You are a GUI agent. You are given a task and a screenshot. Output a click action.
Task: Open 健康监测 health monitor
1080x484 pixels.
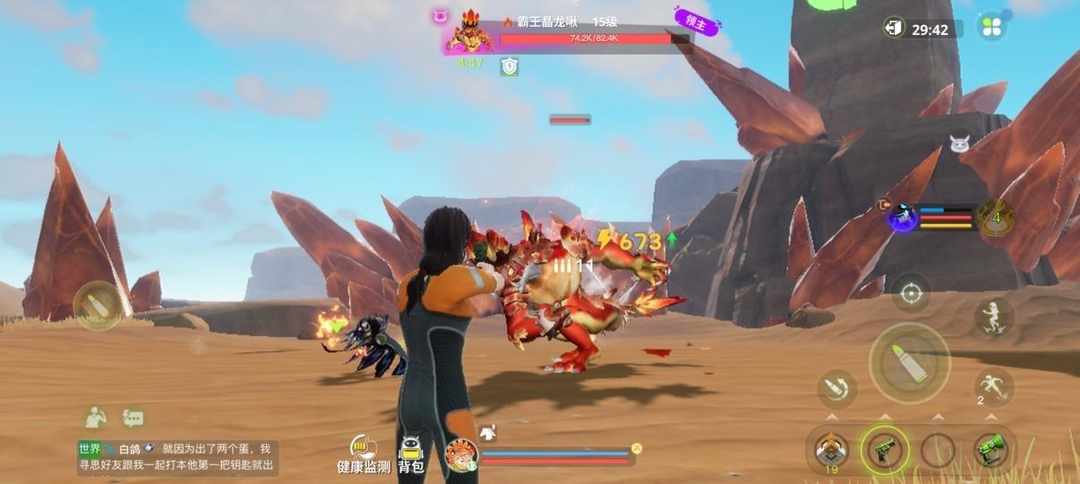(x=362, y=455)
